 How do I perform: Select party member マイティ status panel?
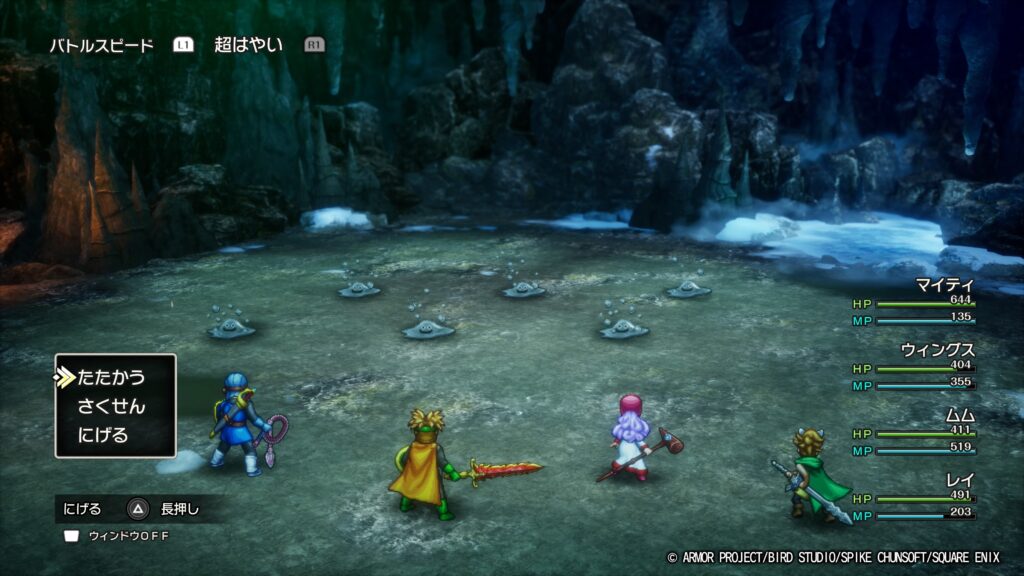pos(913,302)
